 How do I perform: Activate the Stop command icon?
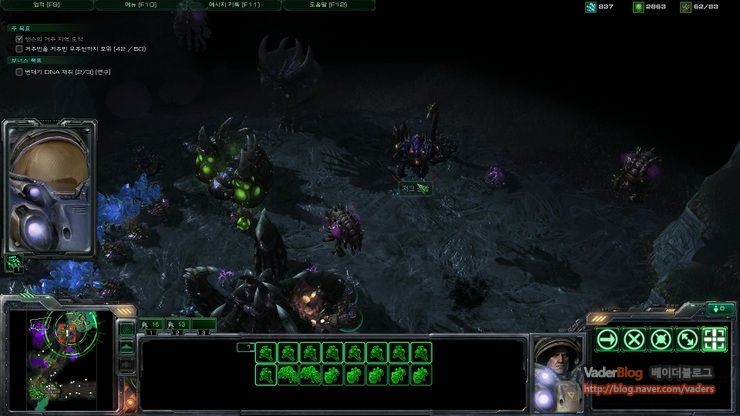click(x=633, y=339)
